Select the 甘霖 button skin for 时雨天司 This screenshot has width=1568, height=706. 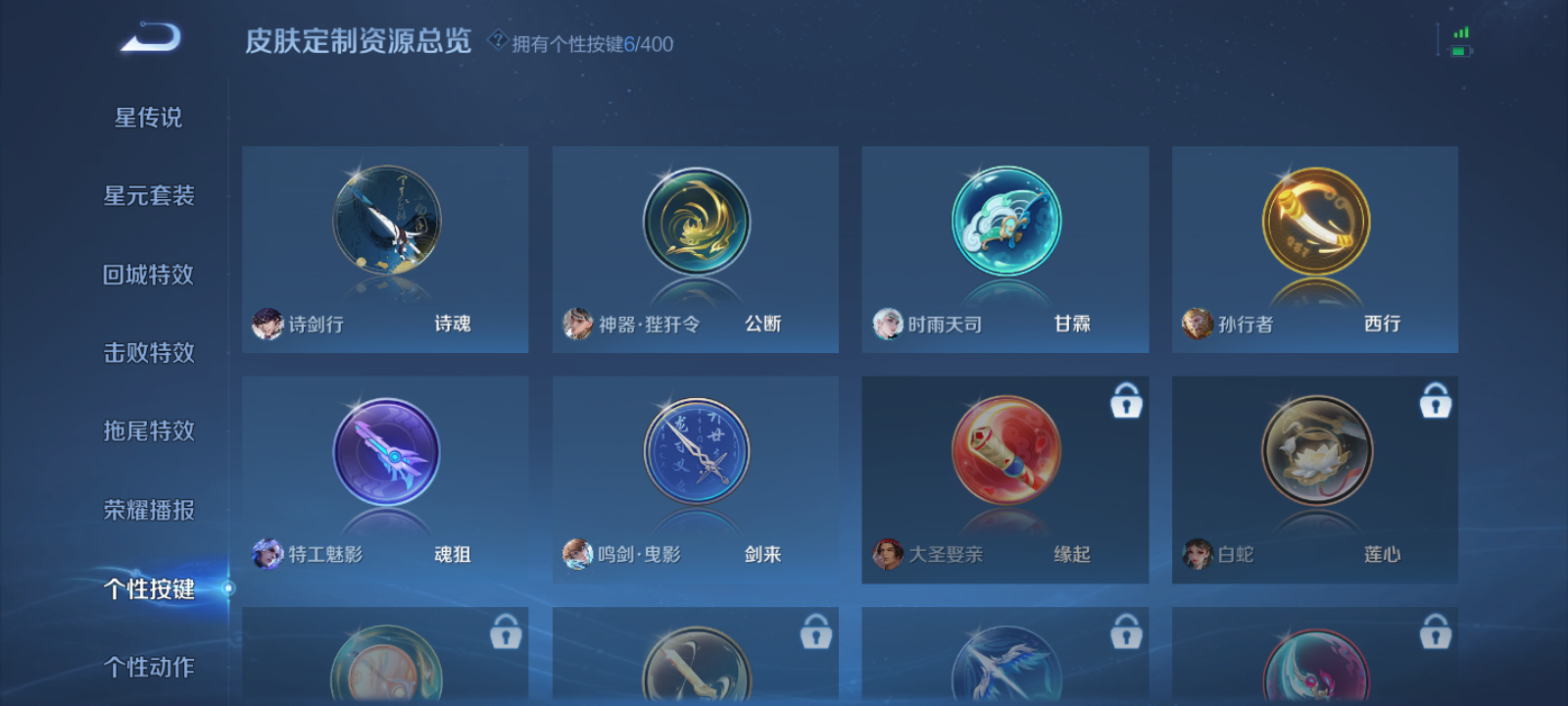click(1004, 221)
